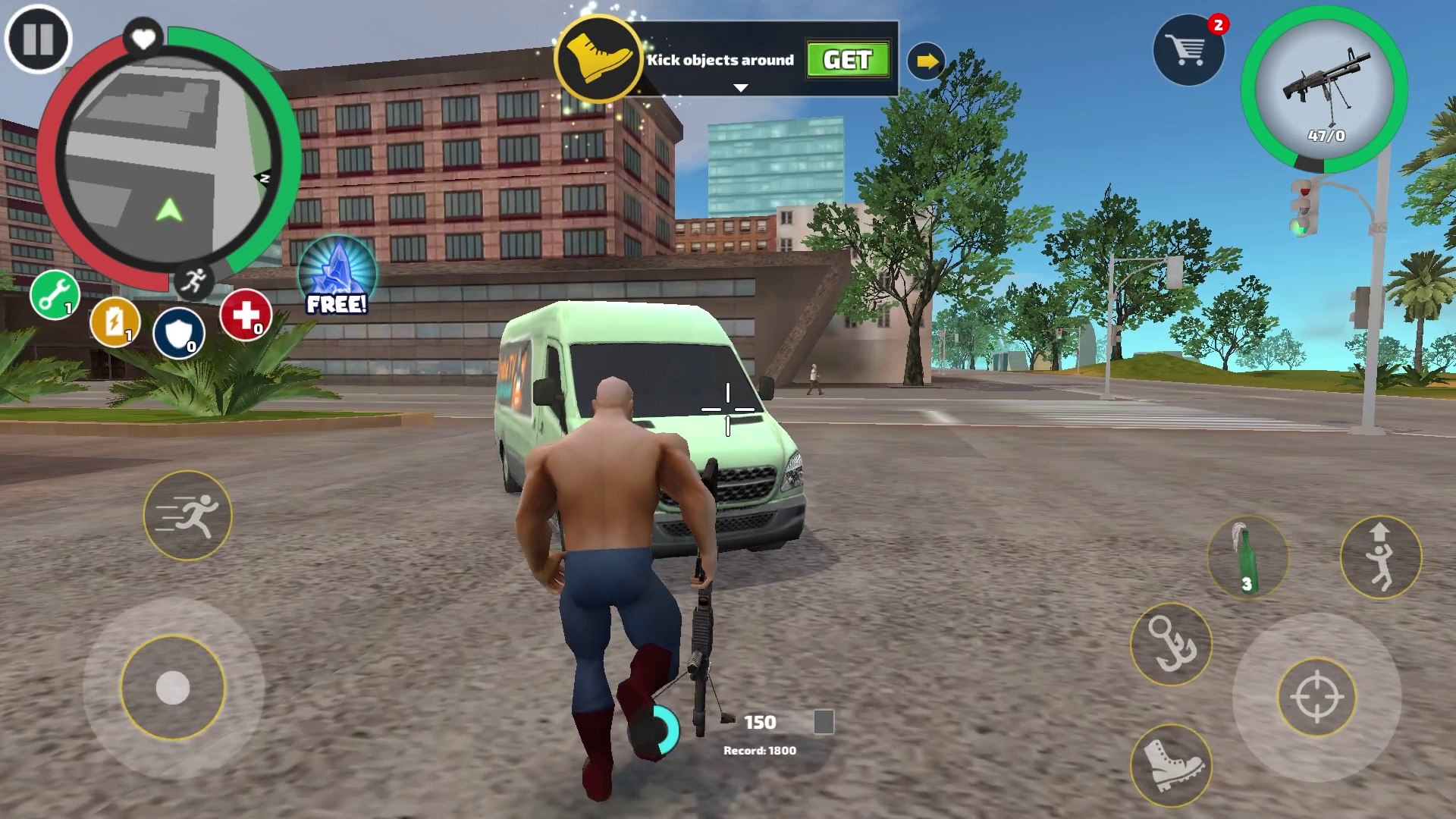1456x819 pixels.
Task: Tap the jump action button
Action: tap(1380, 557)
